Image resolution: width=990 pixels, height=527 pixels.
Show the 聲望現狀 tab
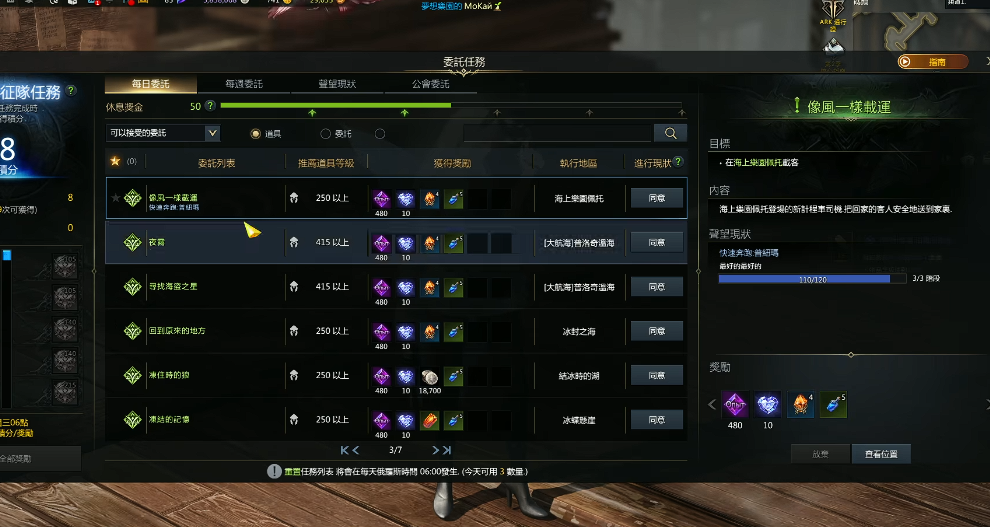pyautogui.click(x=337, y=84)
